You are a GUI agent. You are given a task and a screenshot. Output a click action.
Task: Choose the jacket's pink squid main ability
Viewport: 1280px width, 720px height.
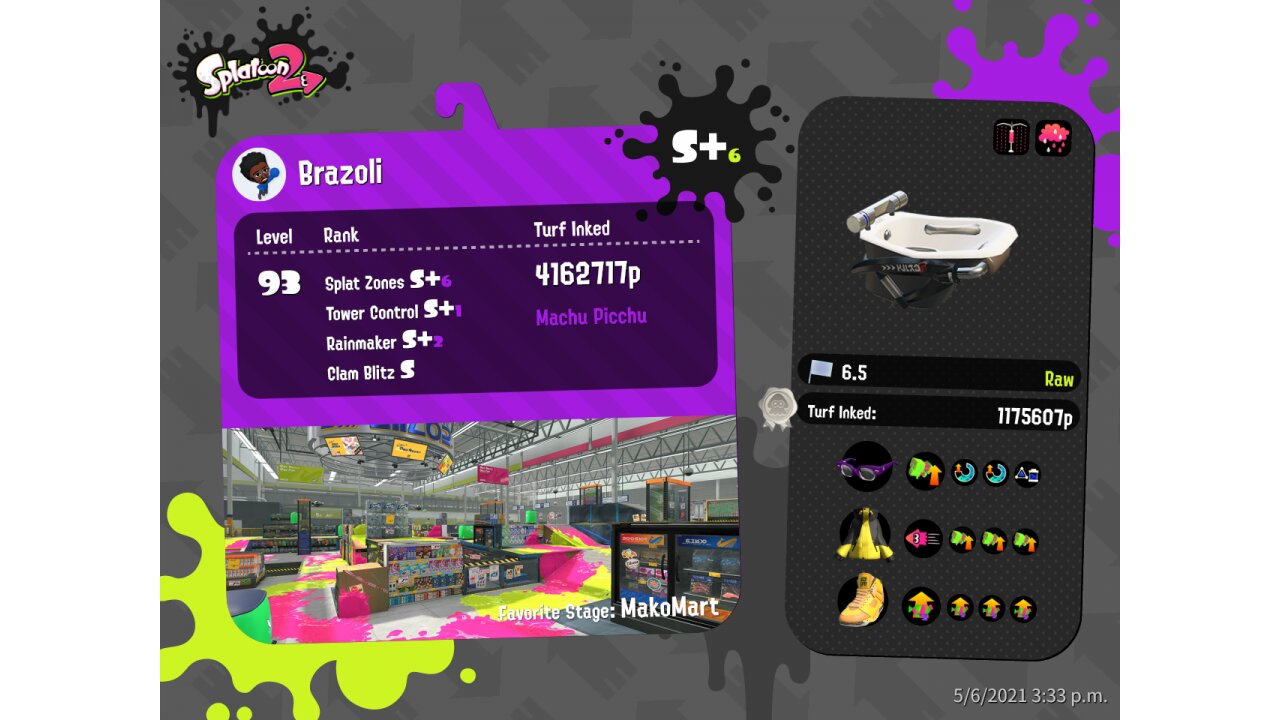(923, 539)
